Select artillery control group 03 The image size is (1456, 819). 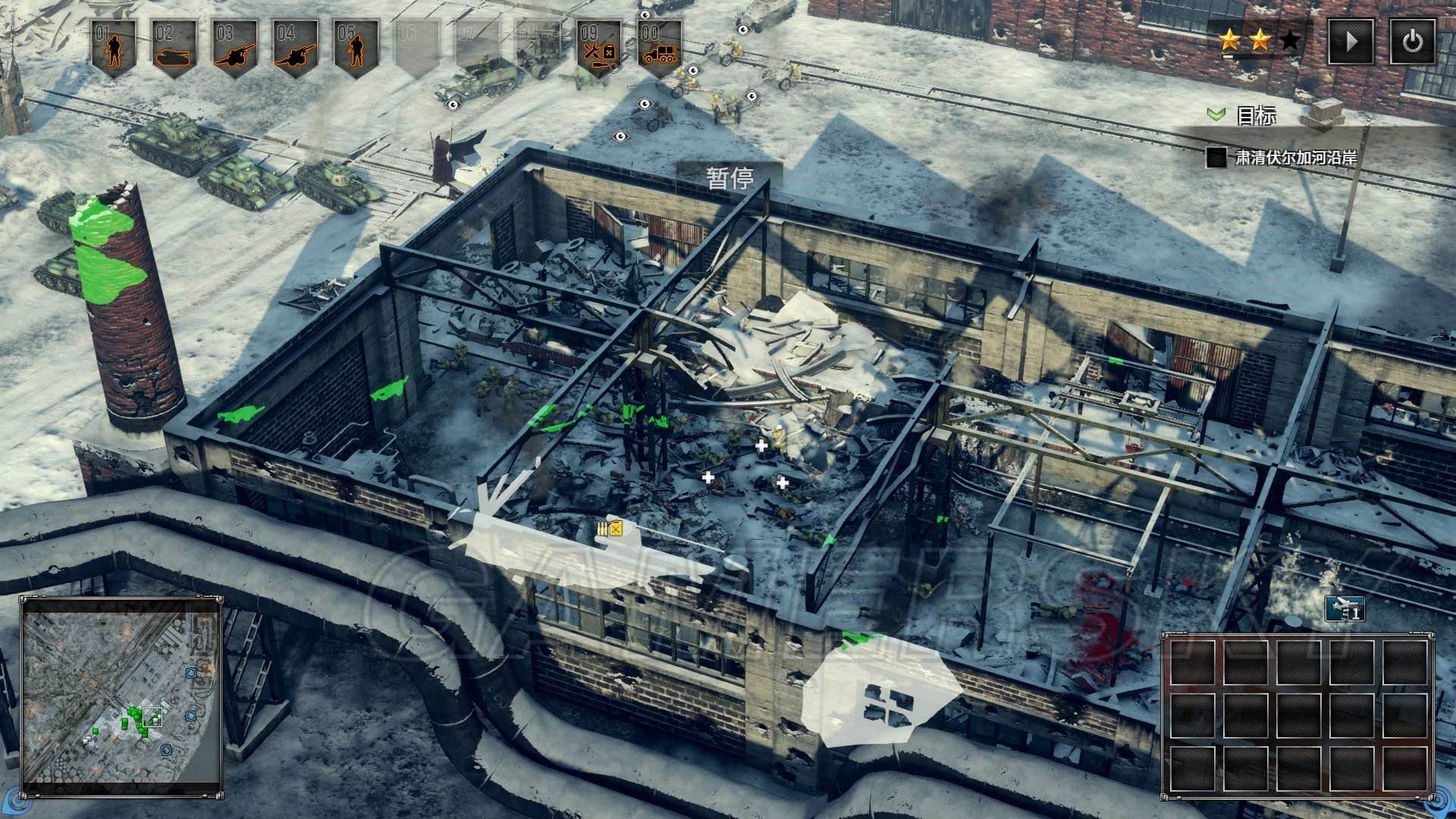tap(235, 48)
